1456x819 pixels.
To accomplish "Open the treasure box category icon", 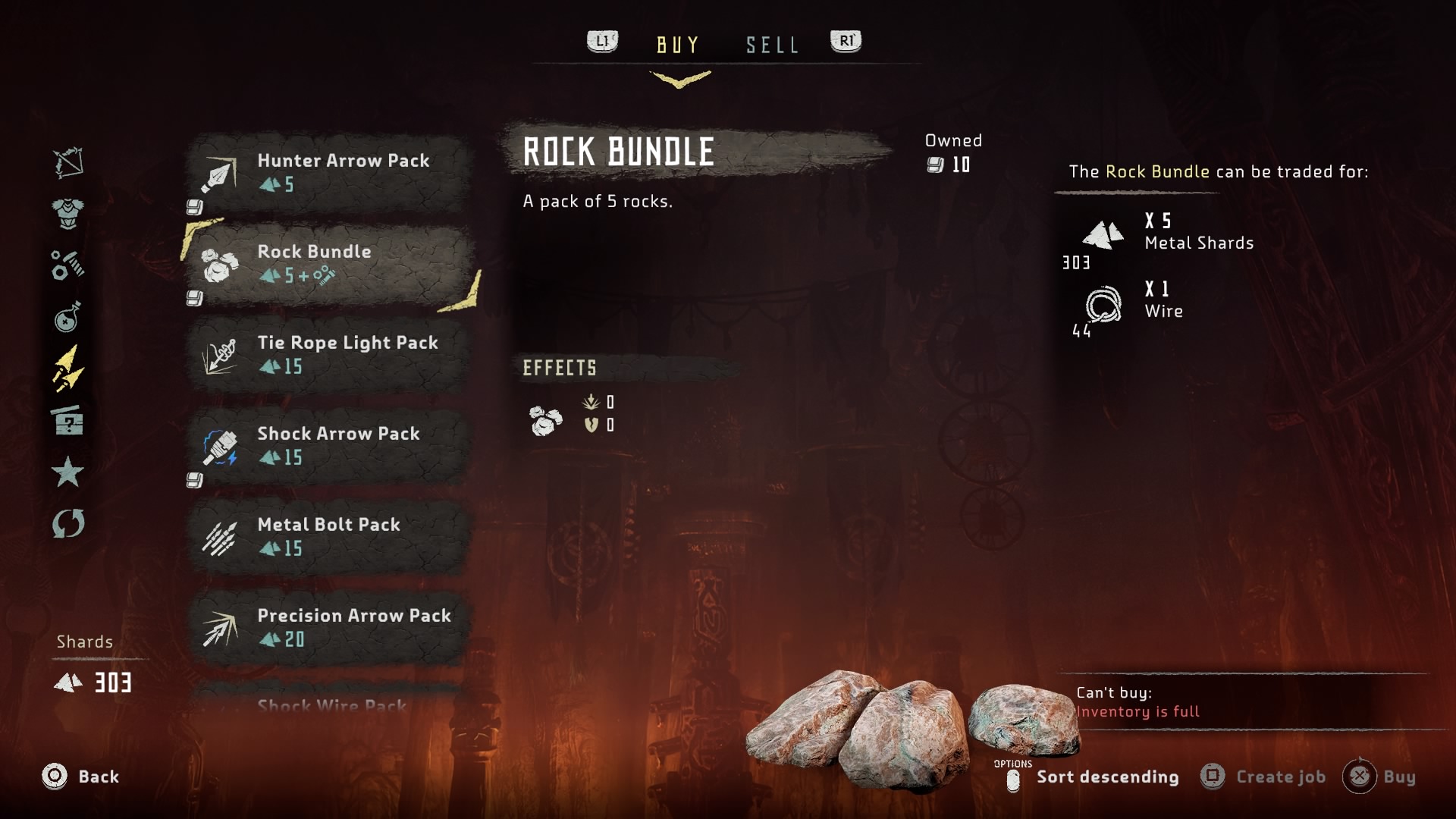I will click(x=68, y=420).
